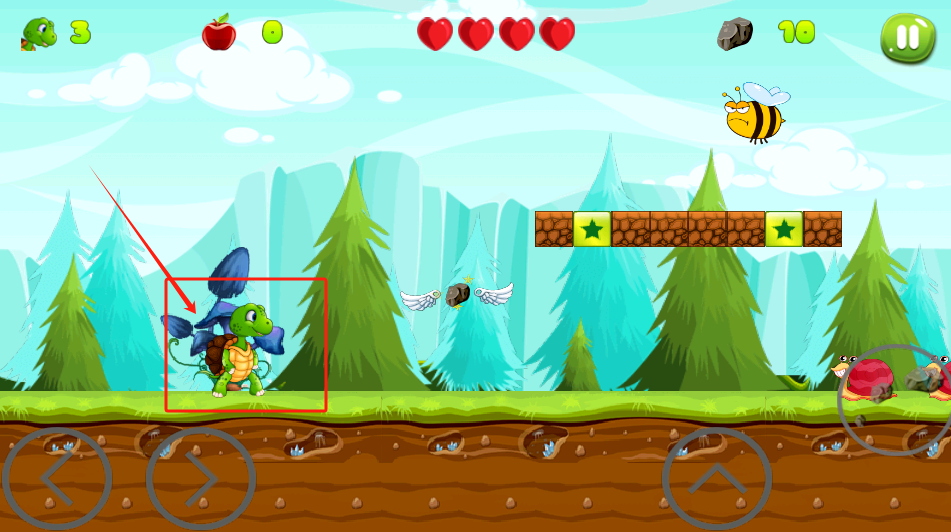The image size is (951, 532).
Task: Pause the game with the green button
Action: (907, 37)
